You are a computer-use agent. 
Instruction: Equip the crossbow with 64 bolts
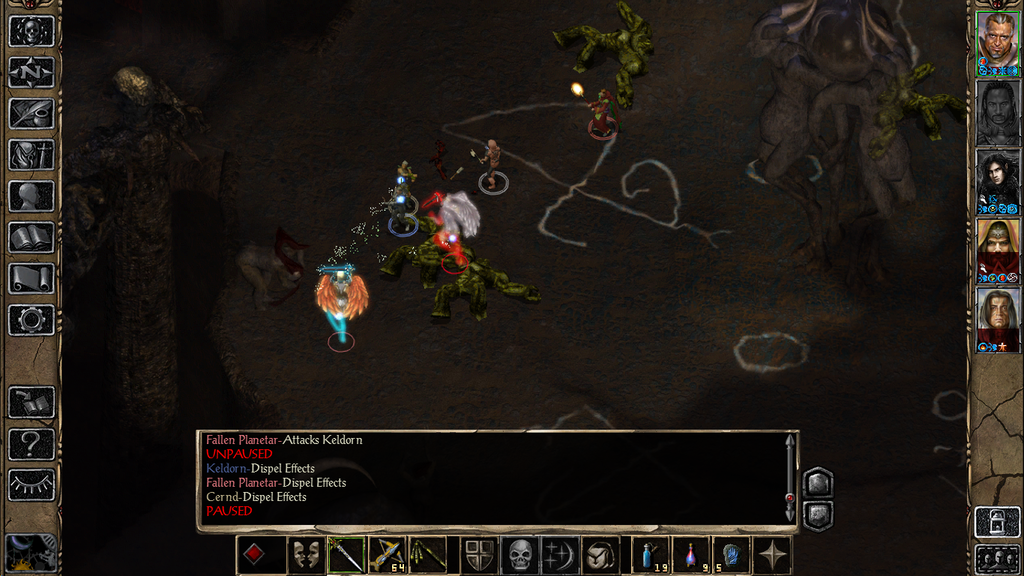point(387,555)
